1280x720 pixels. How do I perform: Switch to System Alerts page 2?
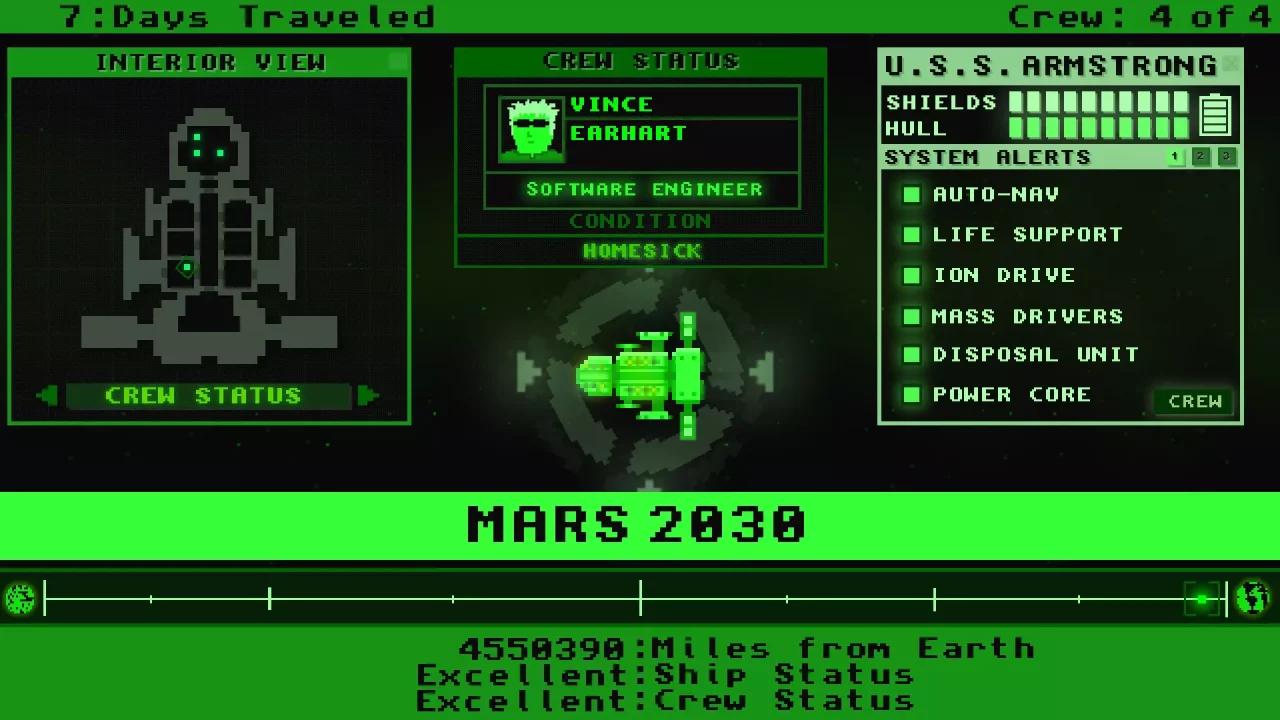[x=1200, y=156]
